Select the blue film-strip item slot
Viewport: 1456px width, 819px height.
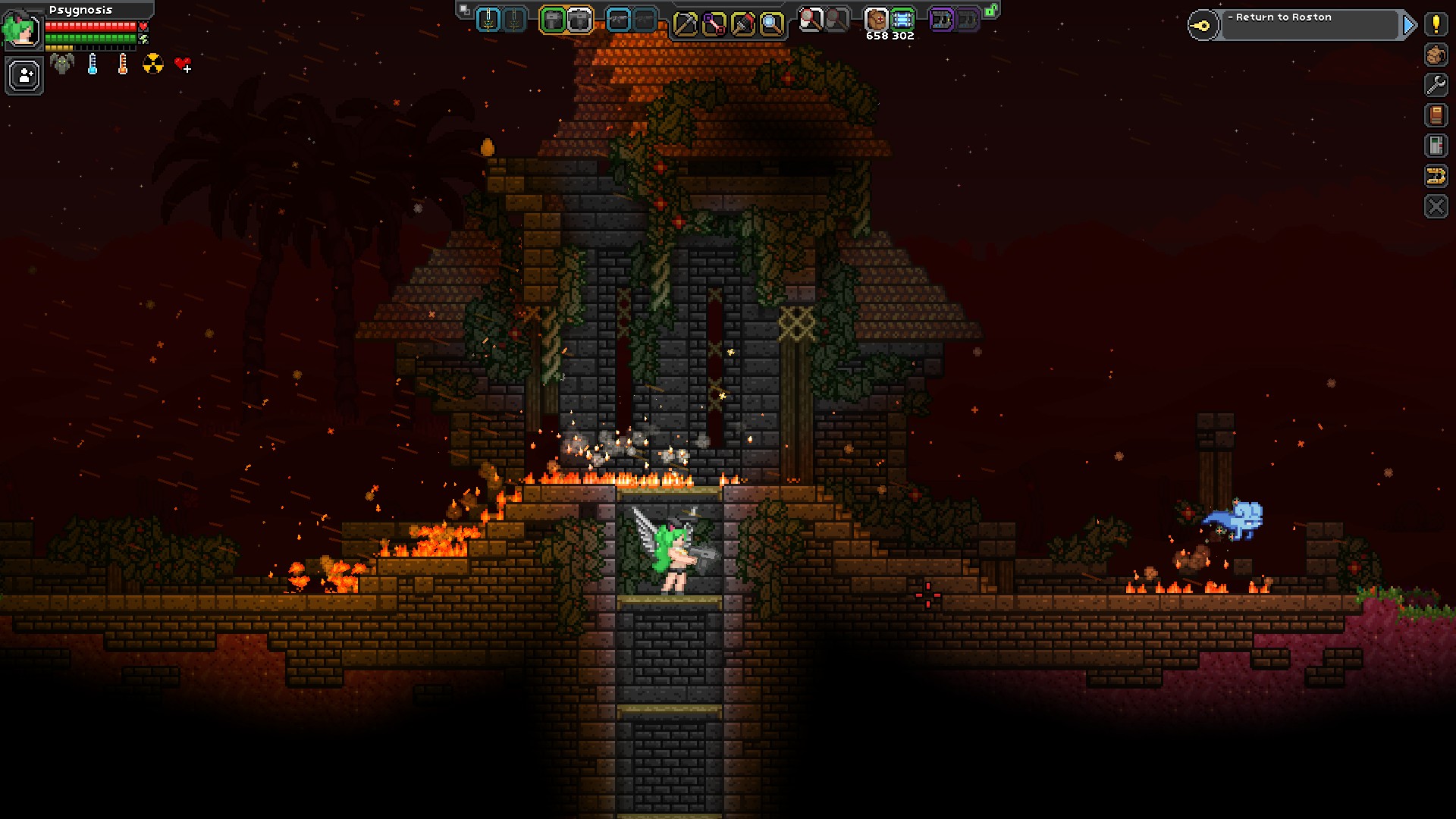[x=902, y=19]
